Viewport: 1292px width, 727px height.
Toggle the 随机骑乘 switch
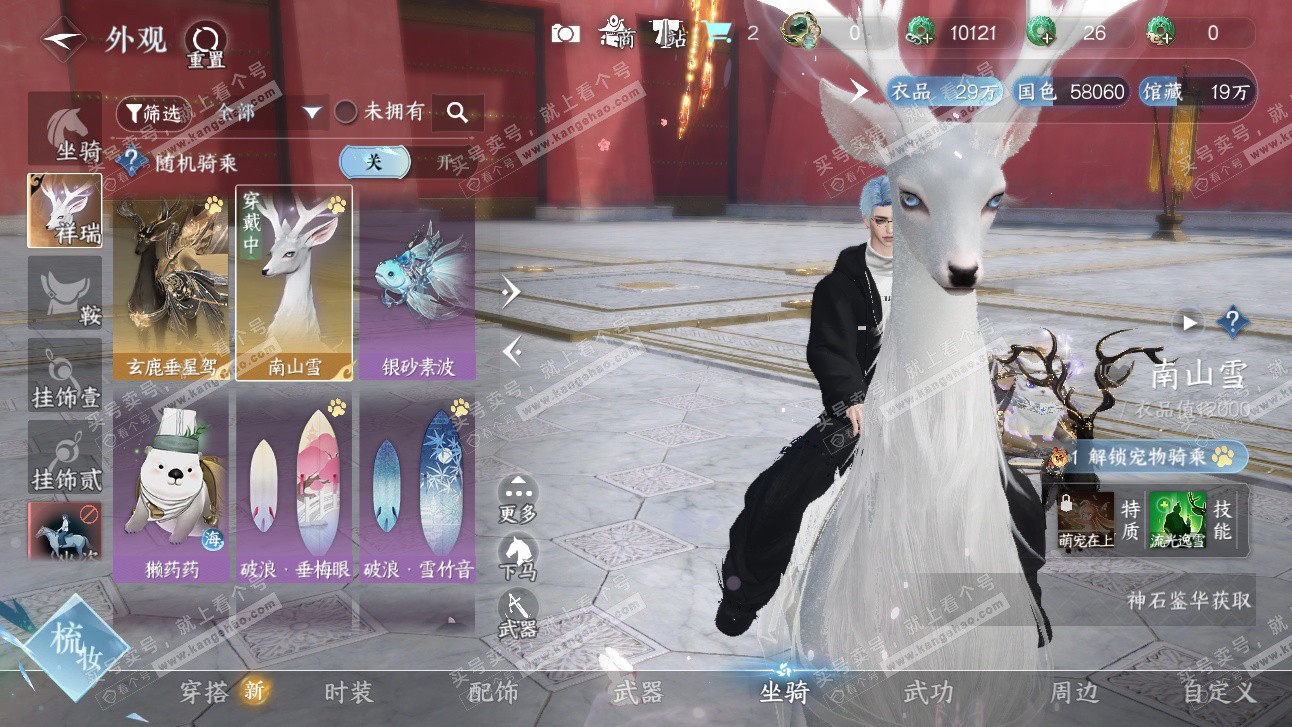[410, 161]
